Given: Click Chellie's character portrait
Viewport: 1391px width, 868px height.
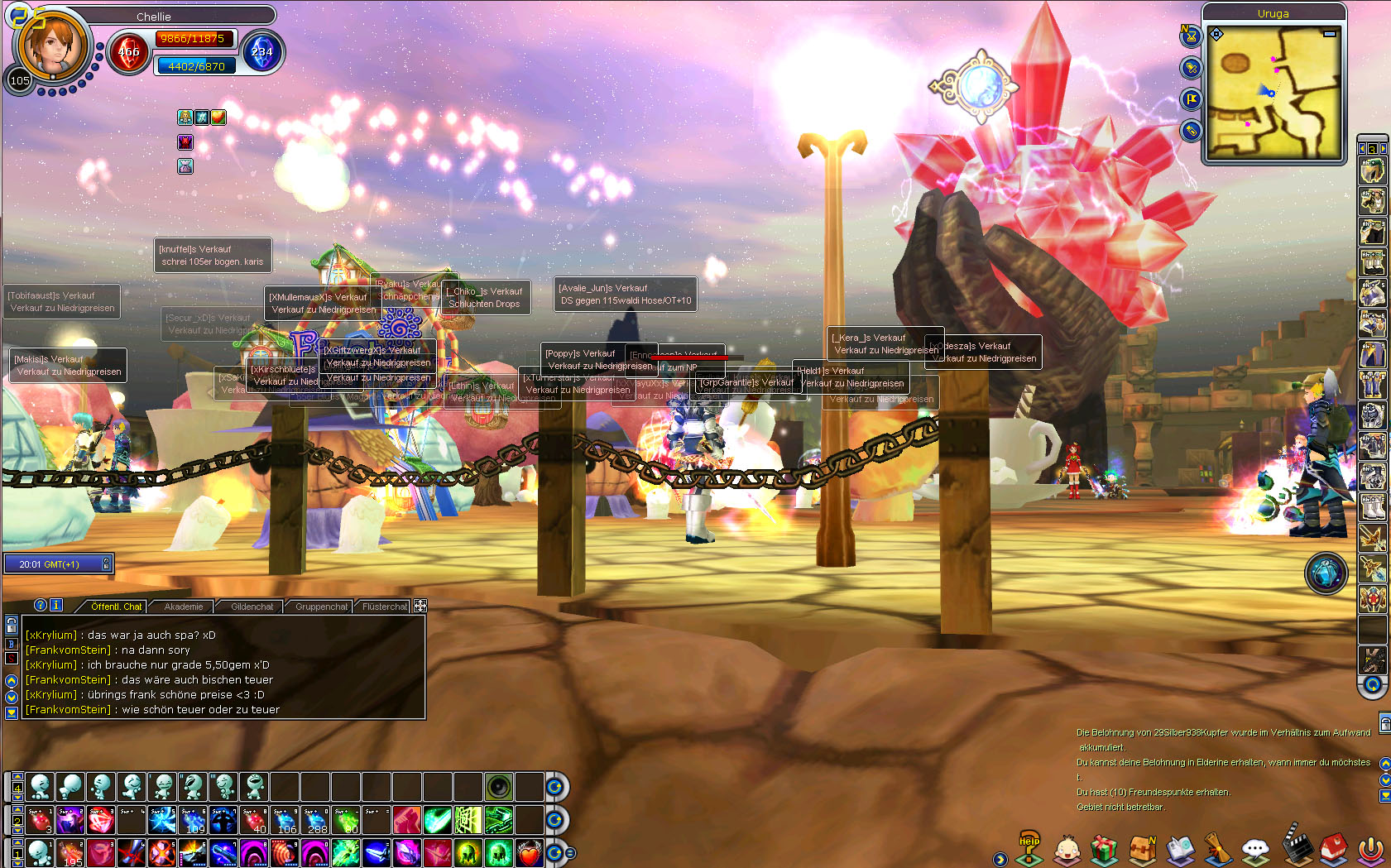Looking at the screenshot, I should [51, 46].
